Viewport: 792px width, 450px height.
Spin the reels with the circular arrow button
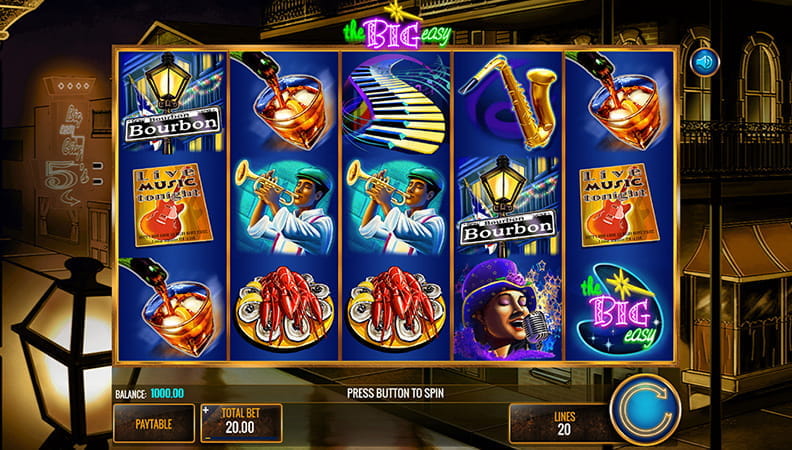pyautogui.click(x=645, y=410)
